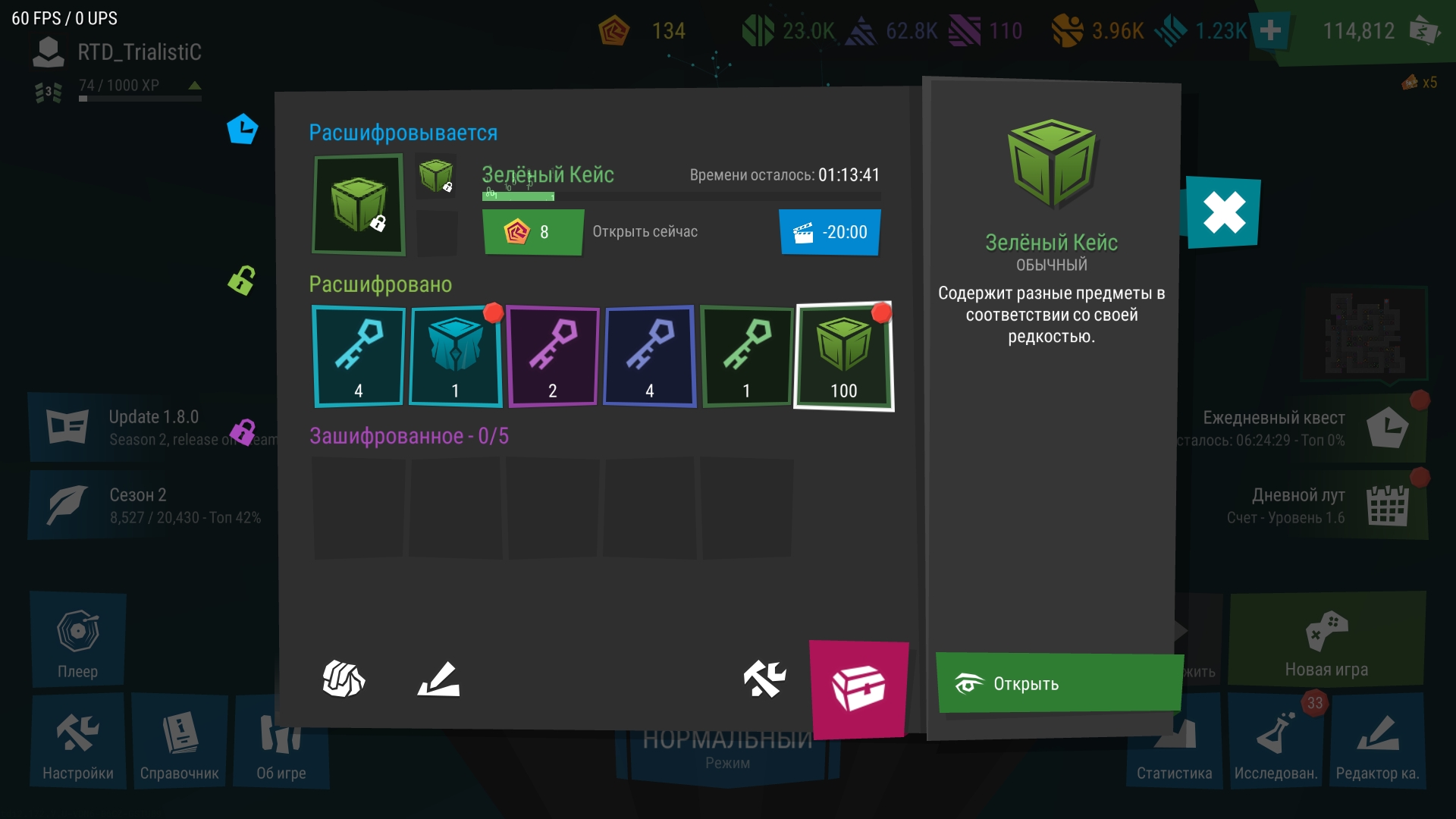Pick the green key slot
The width and height of the screenshot is (1456, 819).
coord(746,356)
